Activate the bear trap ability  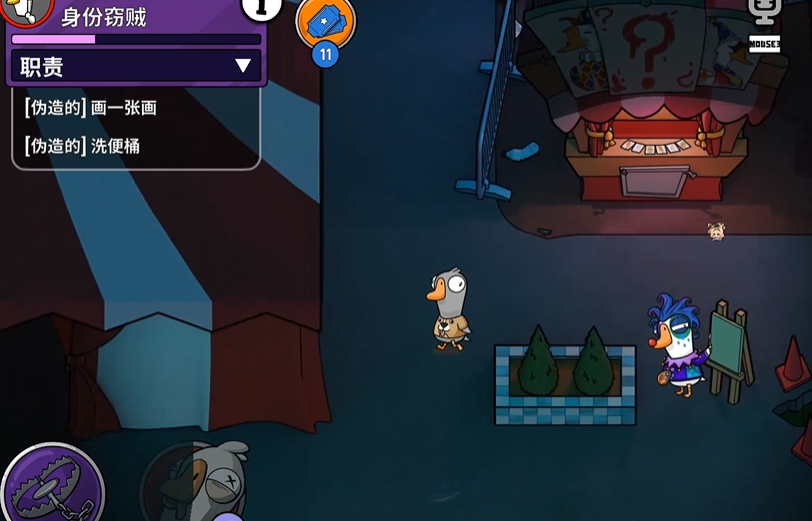[50, 485]
